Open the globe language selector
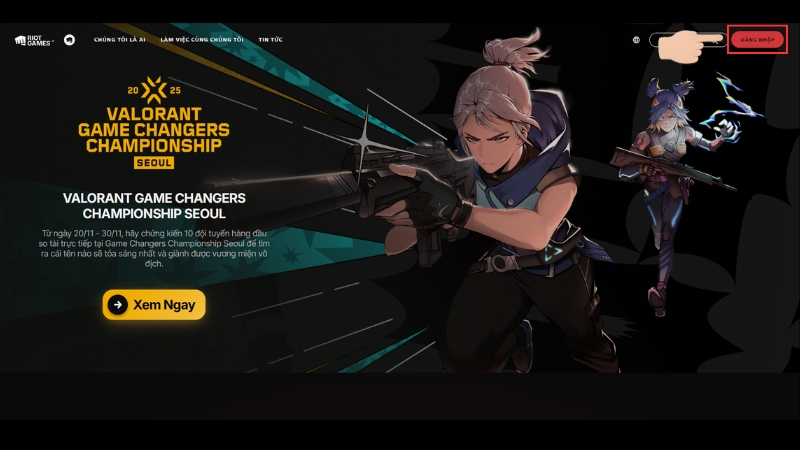This screenshot has height=450, width=800. pos(636,40)
